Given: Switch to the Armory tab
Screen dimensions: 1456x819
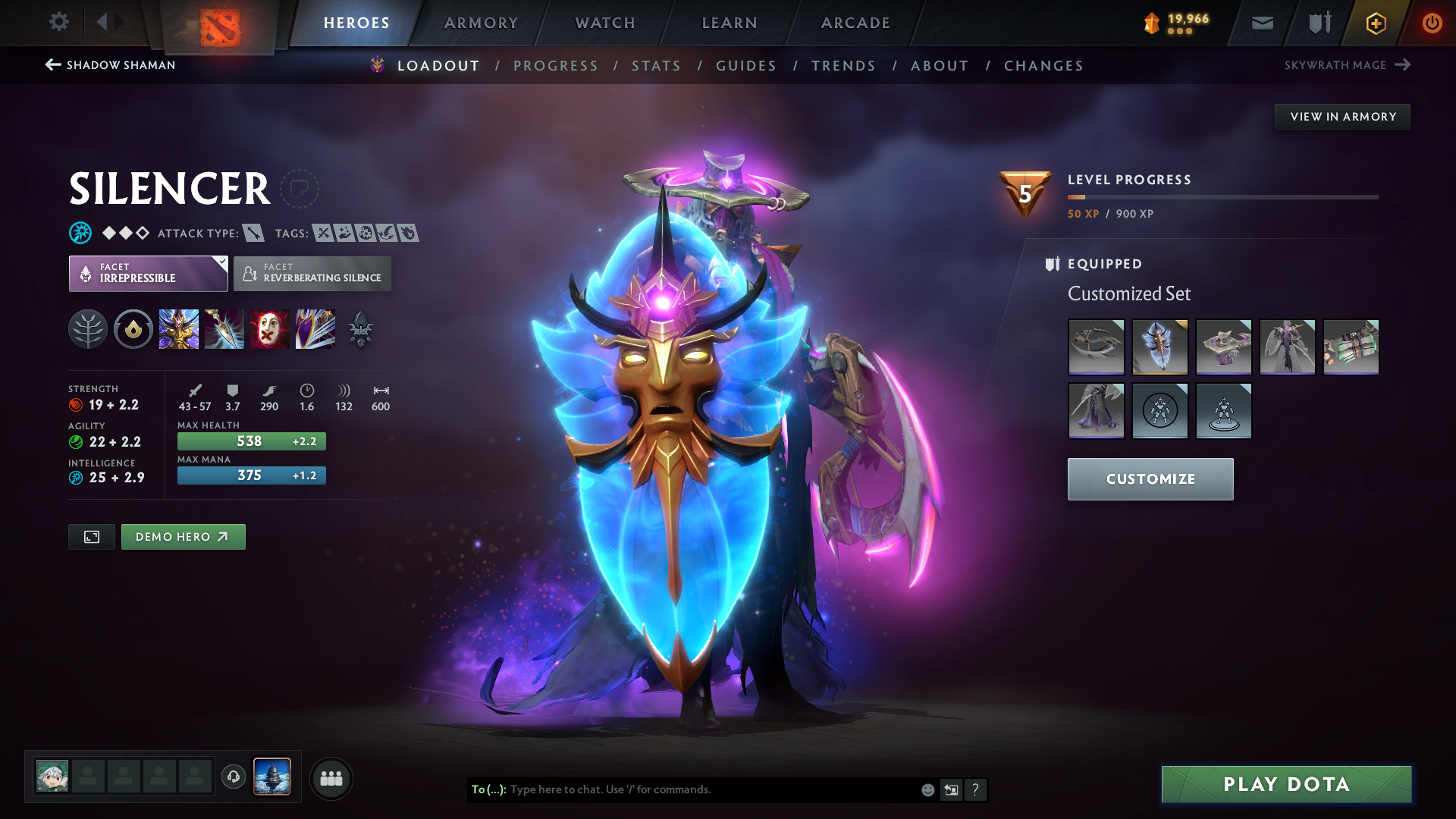Looking at the screenshot, I should (481, 23).
